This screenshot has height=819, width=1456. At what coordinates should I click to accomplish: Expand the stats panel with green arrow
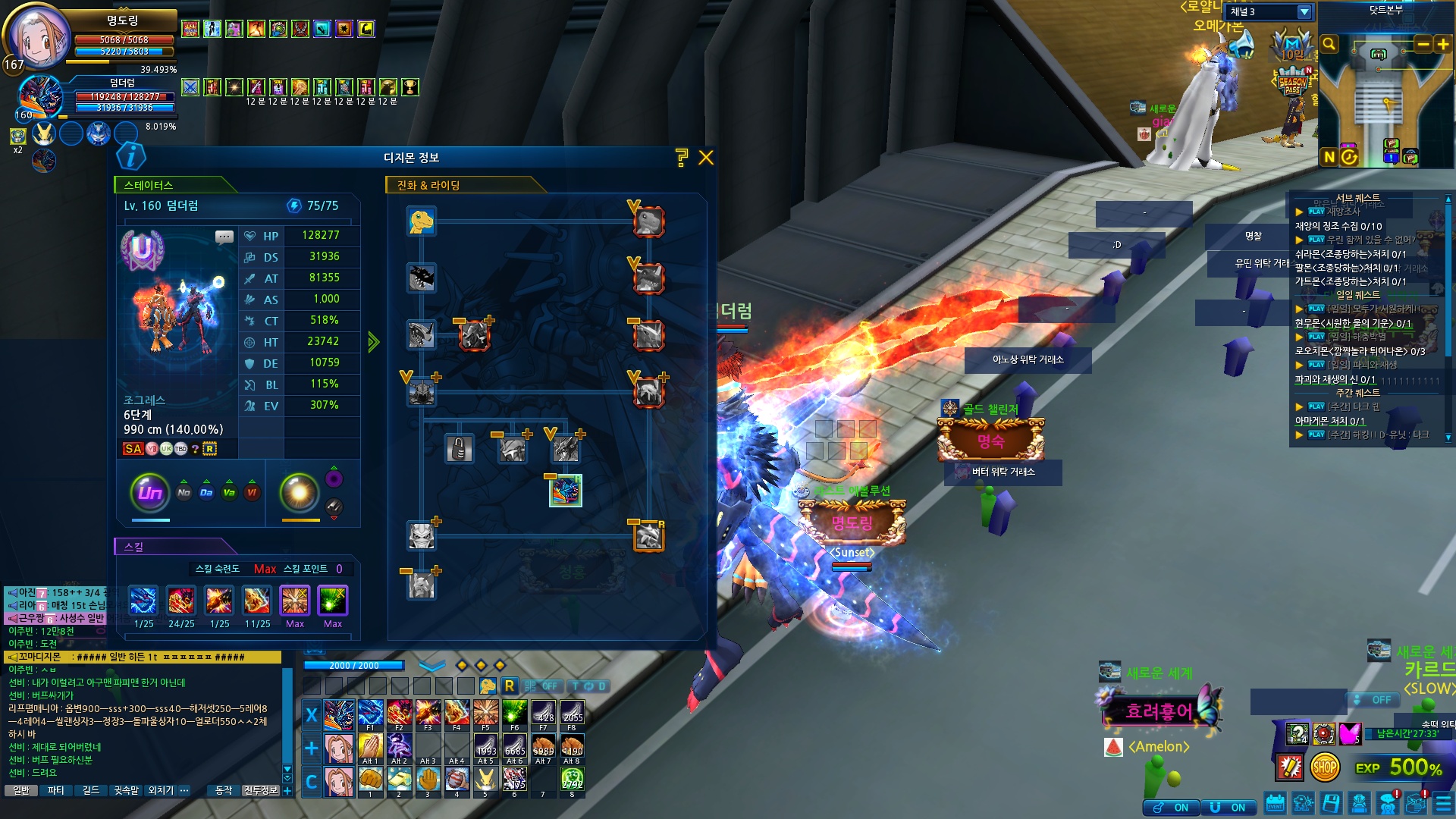(x=373, y=342)
